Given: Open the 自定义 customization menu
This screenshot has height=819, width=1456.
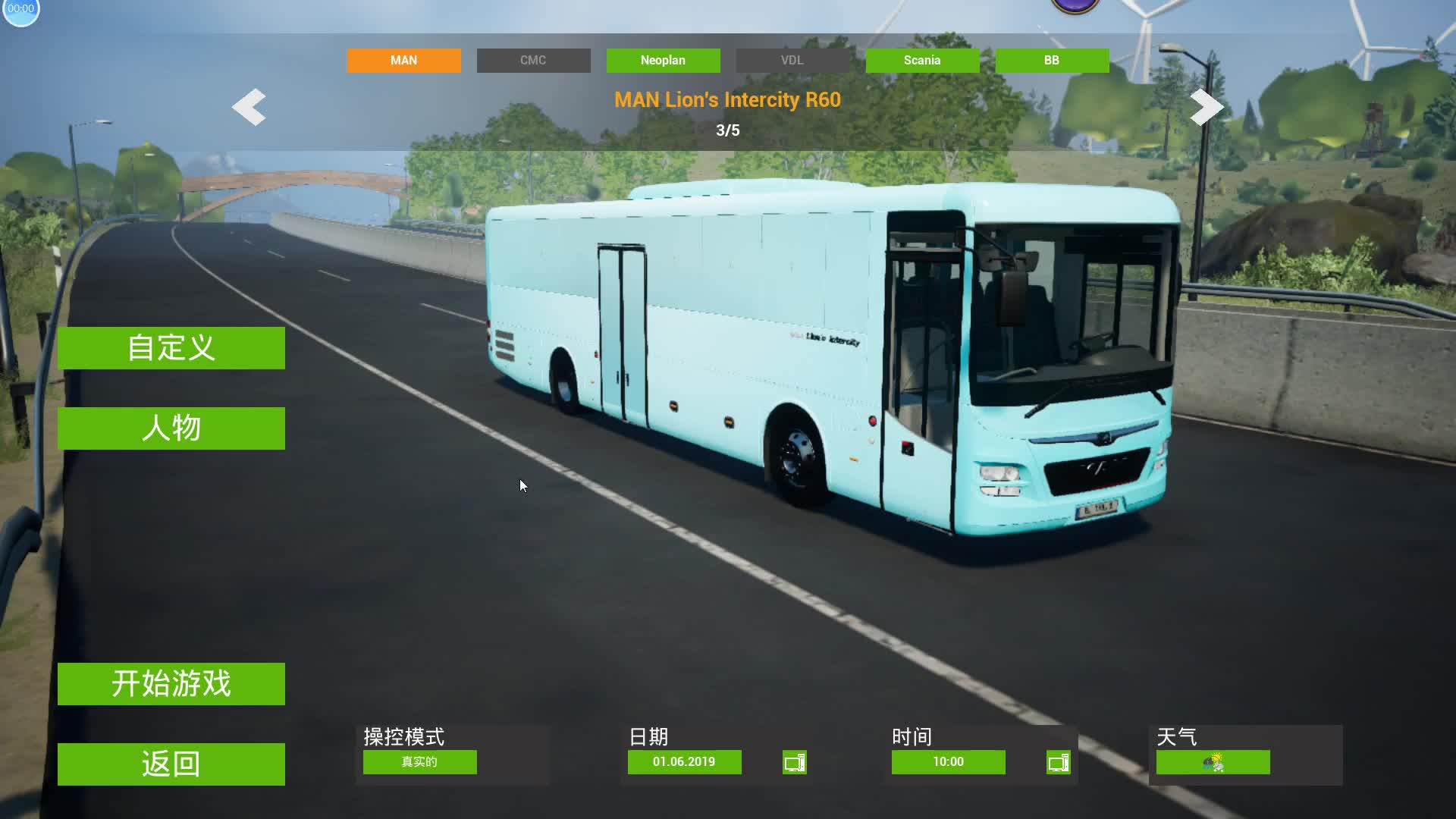Looking at the screenshot, I should [171, 348].
